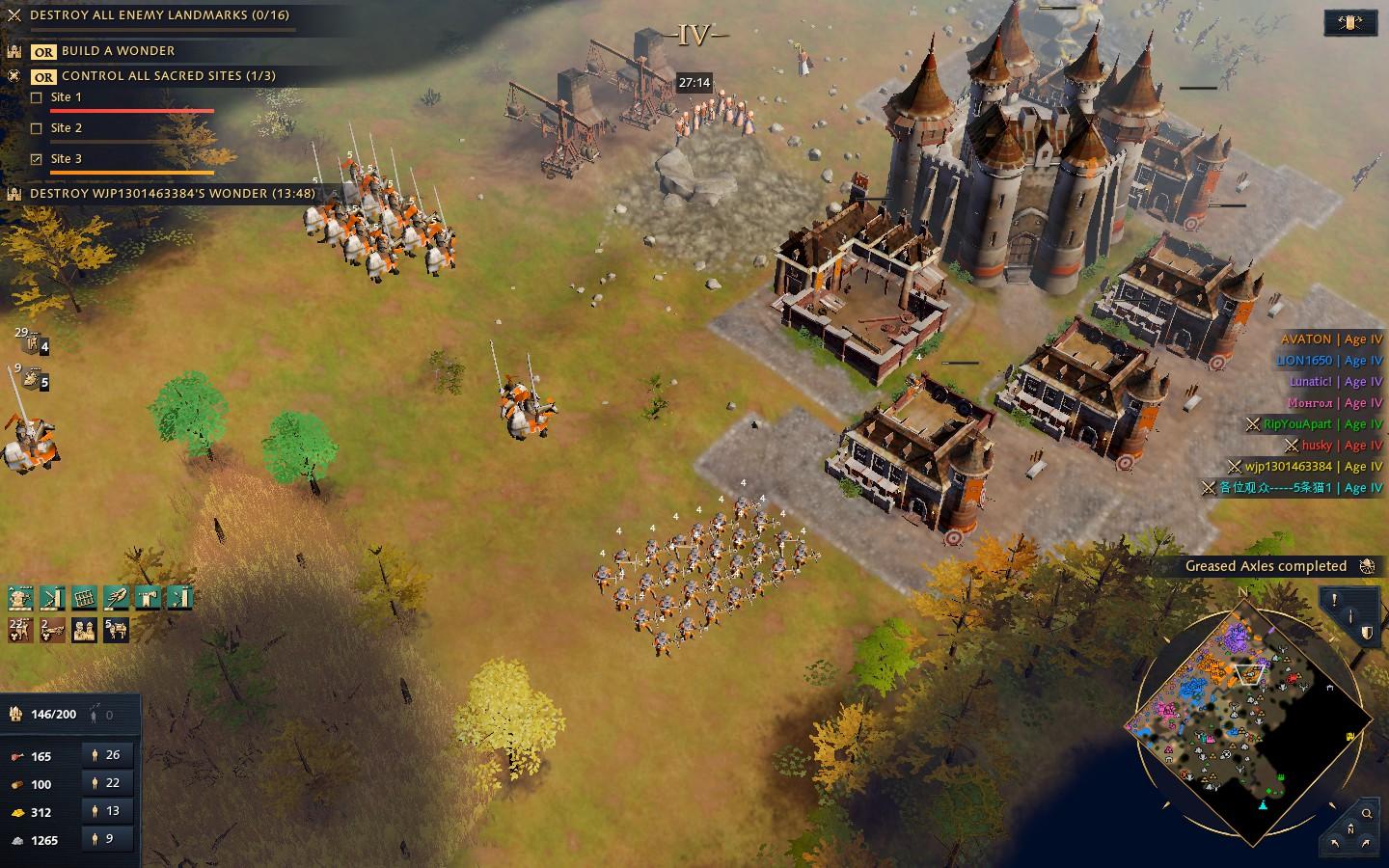Viewport: 1389px width, 868px height.
Task: Click the minimap magnifier zoom button
Action: click(x=1367, y=814)
